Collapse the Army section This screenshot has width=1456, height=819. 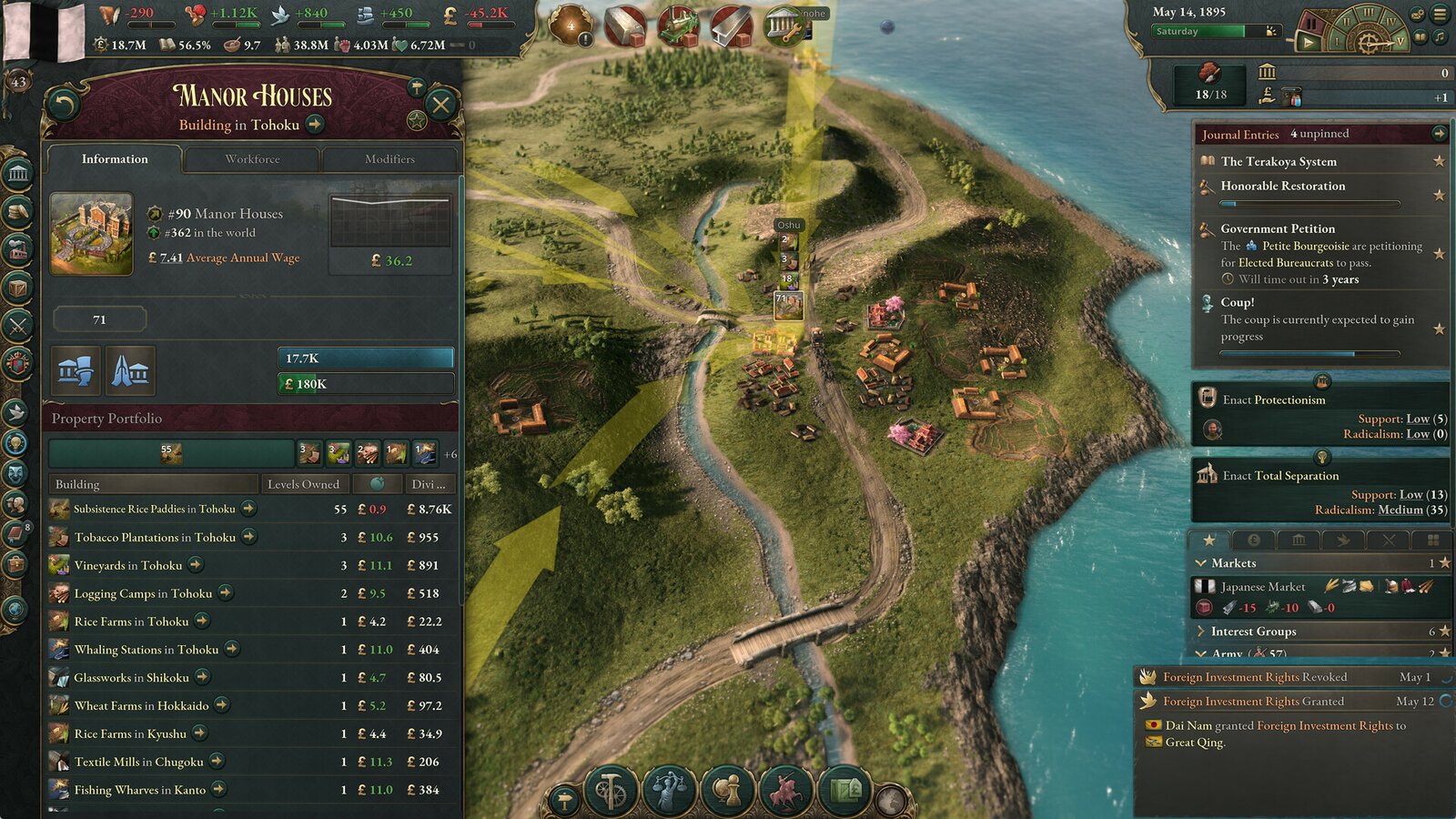pyautogui.click(x=1201, y=653)
